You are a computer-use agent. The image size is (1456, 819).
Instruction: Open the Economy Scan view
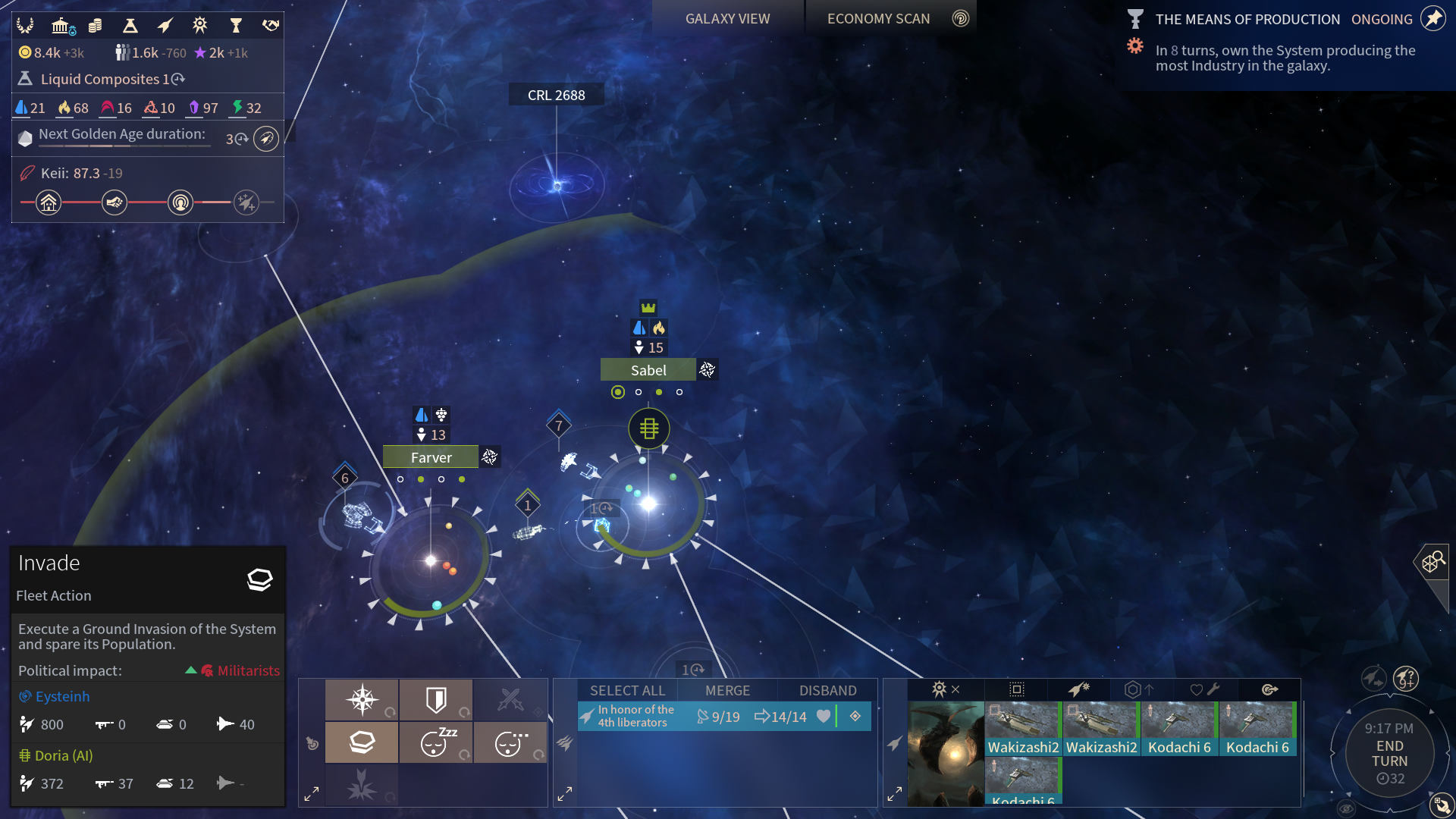878,19
